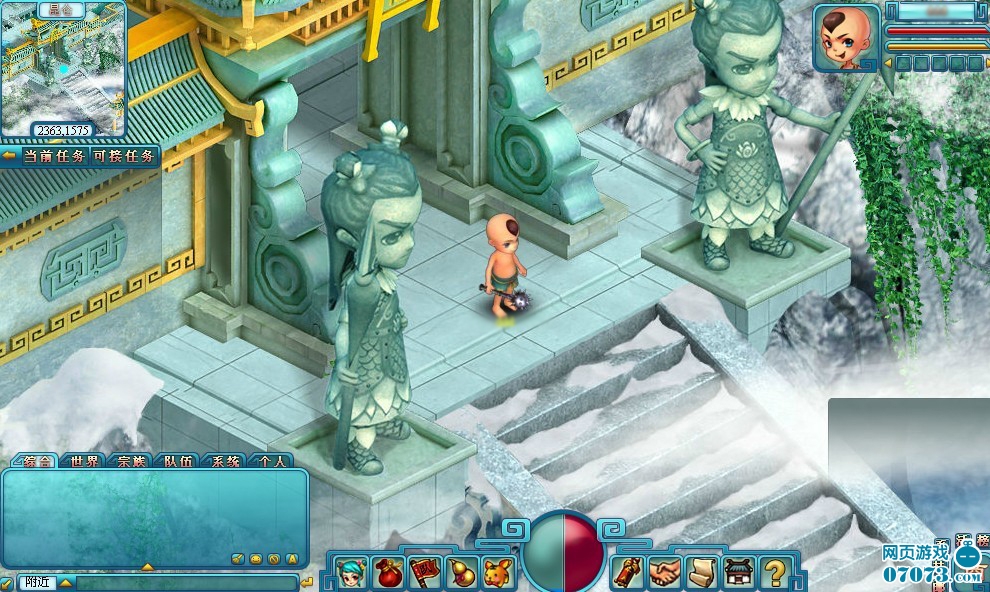Image resolution: width=990 pixels, height=592 pixels.
Task: Switch to the 世界 chat tab
Action: pos(85,461)
